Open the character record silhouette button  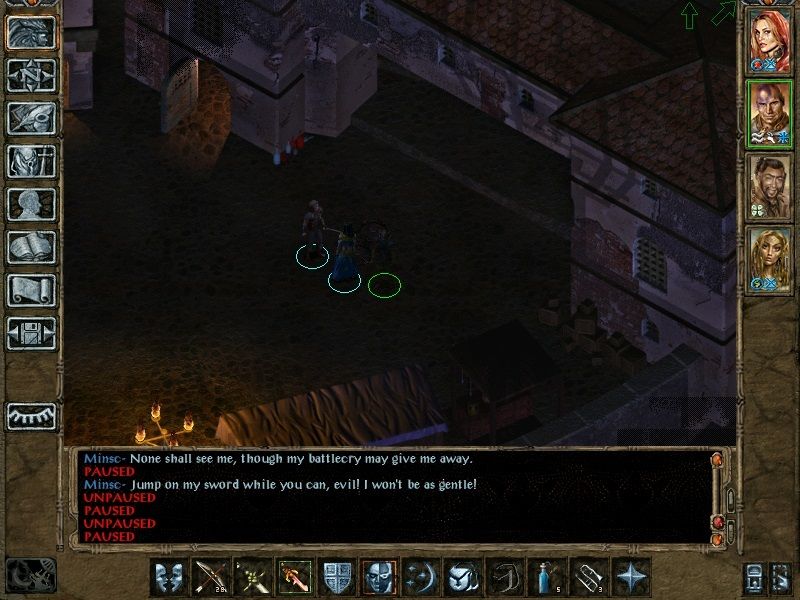(x=31, y=204)
